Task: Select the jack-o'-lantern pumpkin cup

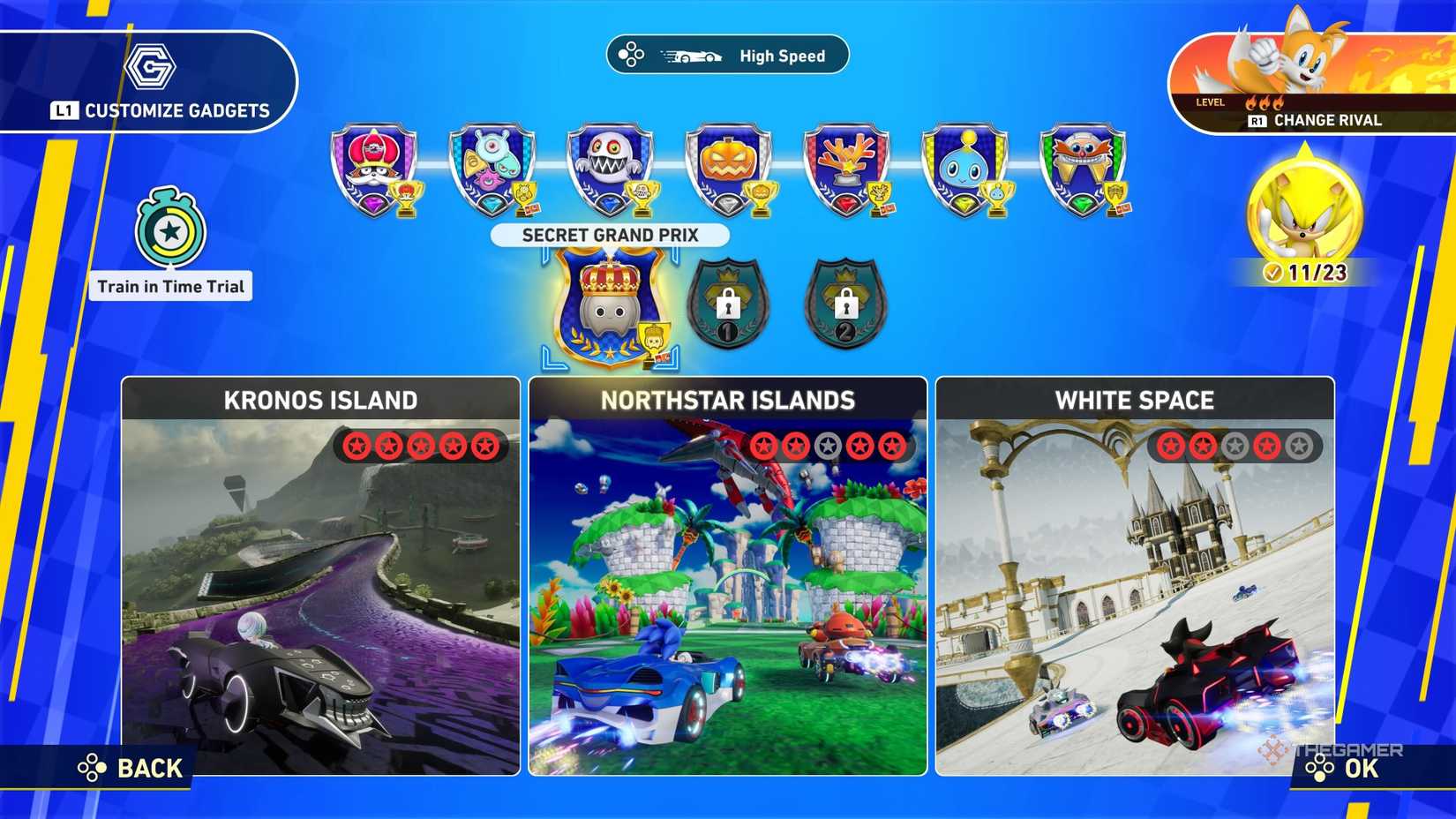Action: coord(729,170)
